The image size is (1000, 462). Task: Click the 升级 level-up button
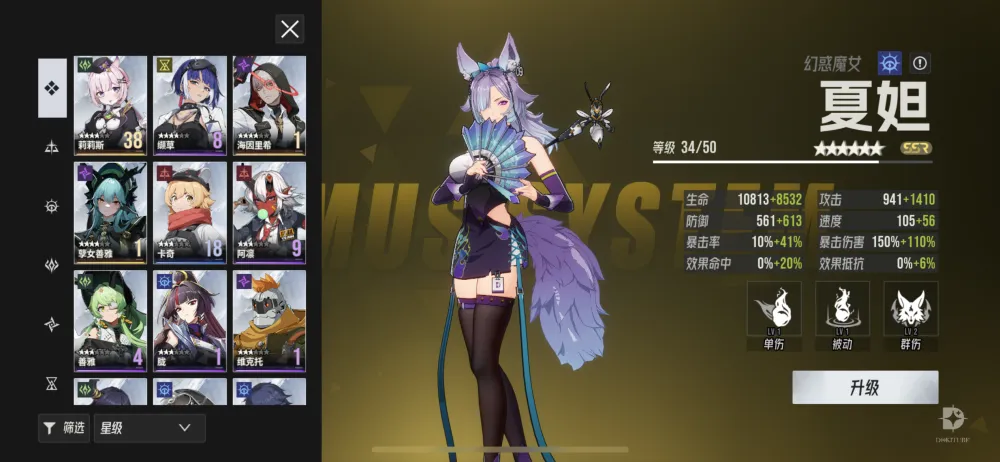(865, 387)
